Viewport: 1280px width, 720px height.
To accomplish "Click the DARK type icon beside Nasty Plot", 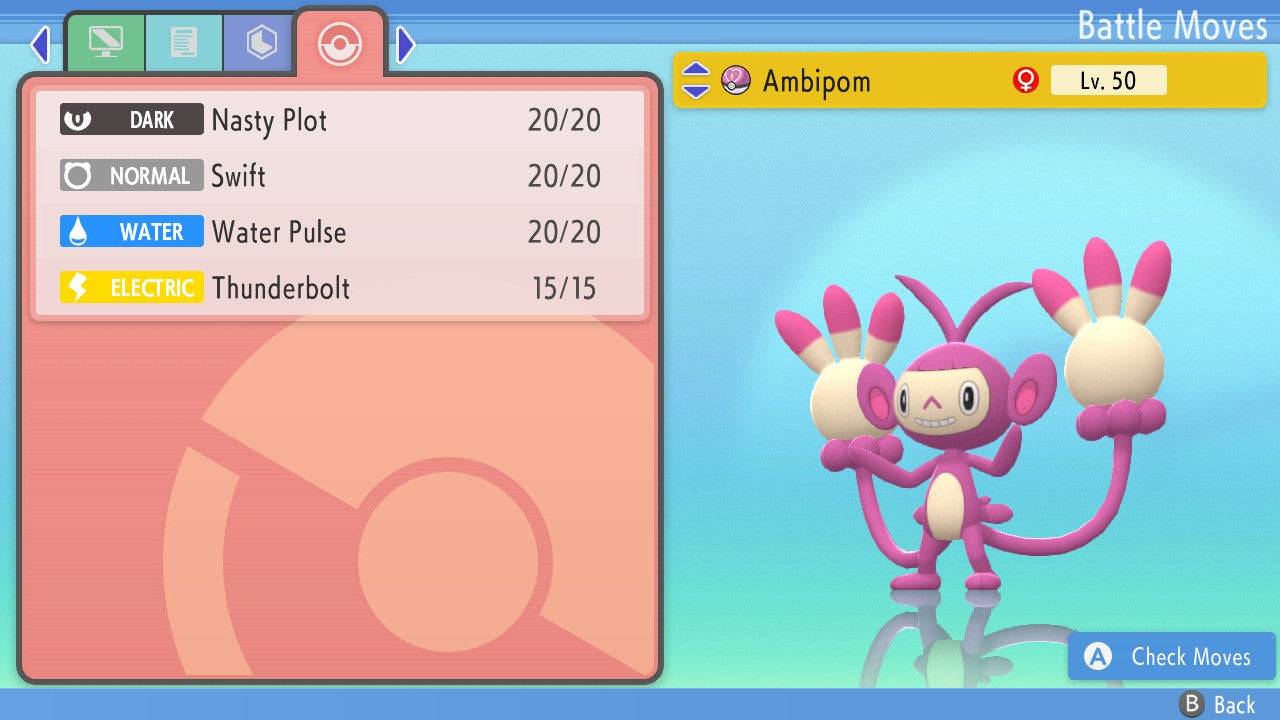I will 131,119.
